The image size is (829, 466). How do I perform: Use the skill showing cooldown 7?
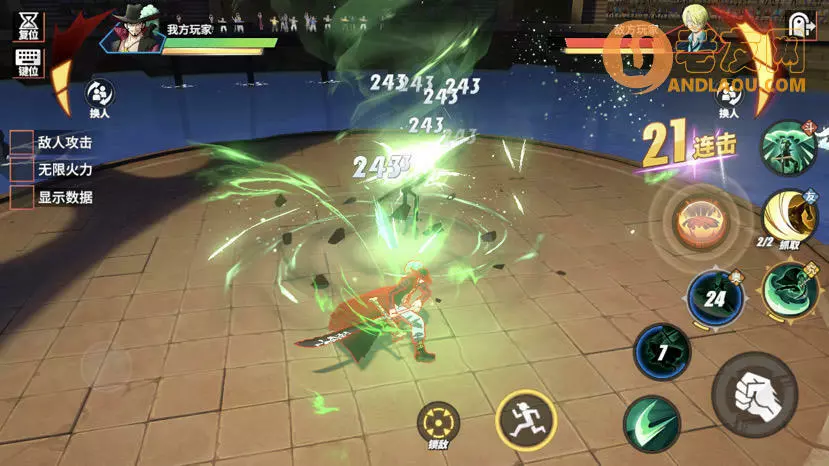coord(662,353)
